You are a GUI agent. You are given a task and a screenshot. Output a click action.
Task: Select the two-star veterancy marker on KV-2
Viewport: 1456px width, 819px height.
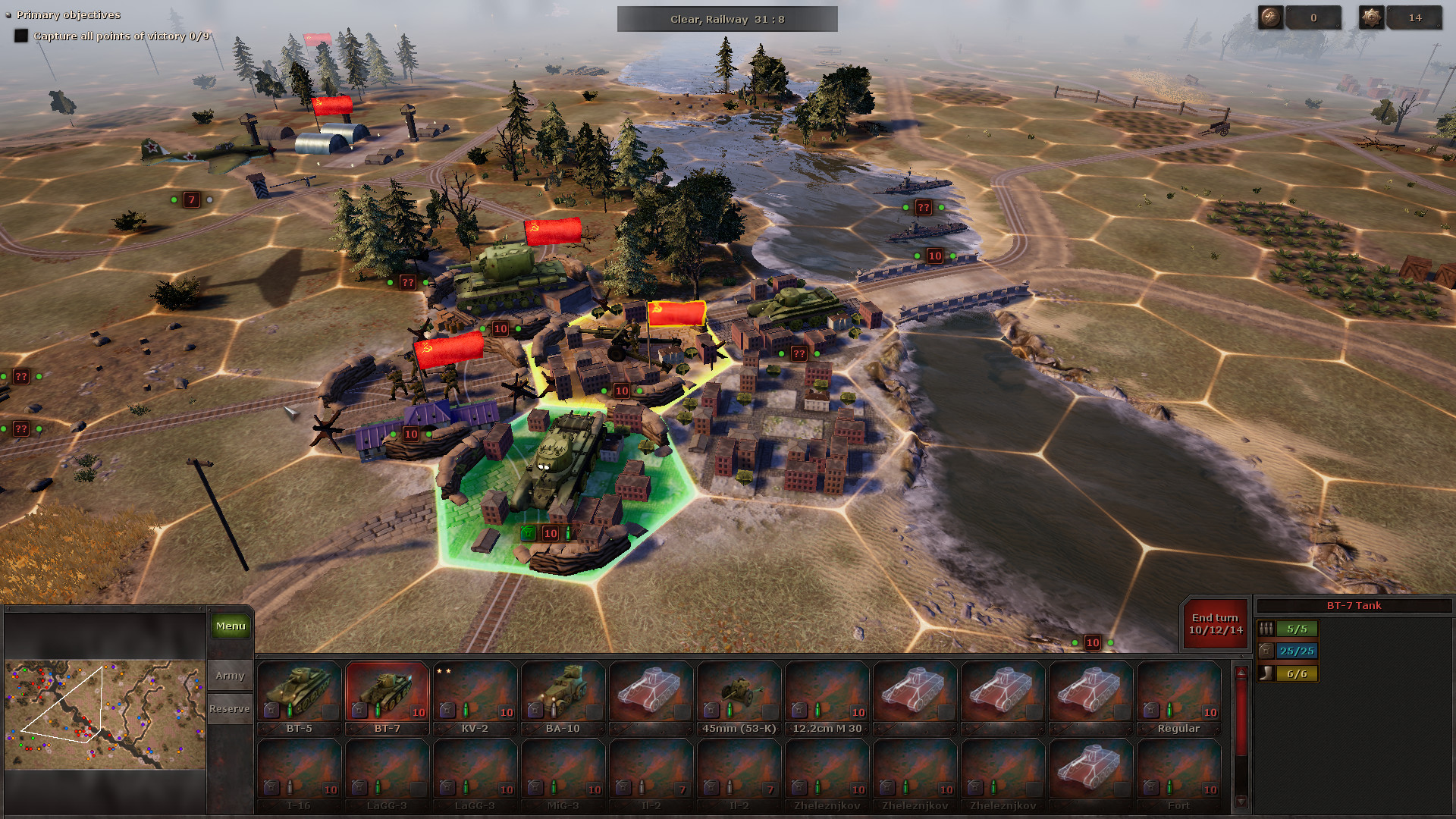444,671
